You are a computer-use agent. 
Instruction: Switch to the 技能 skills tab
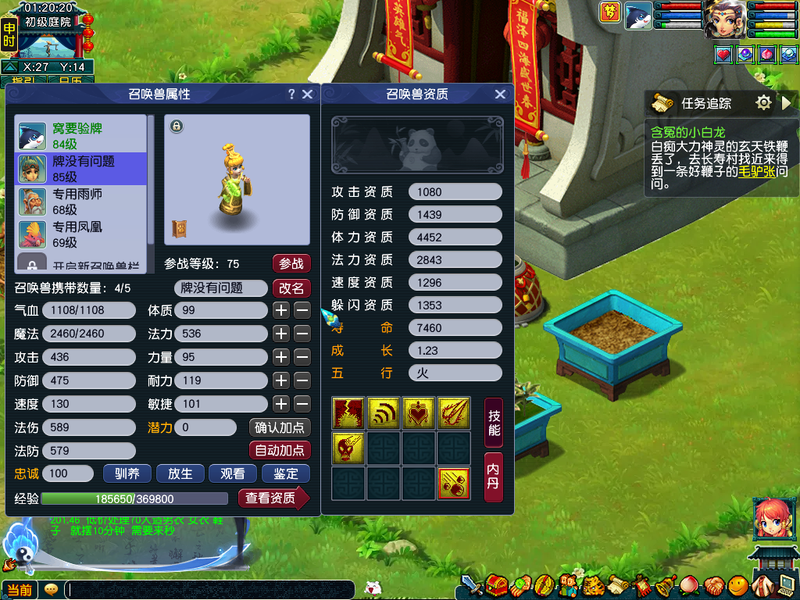point(494,423)
